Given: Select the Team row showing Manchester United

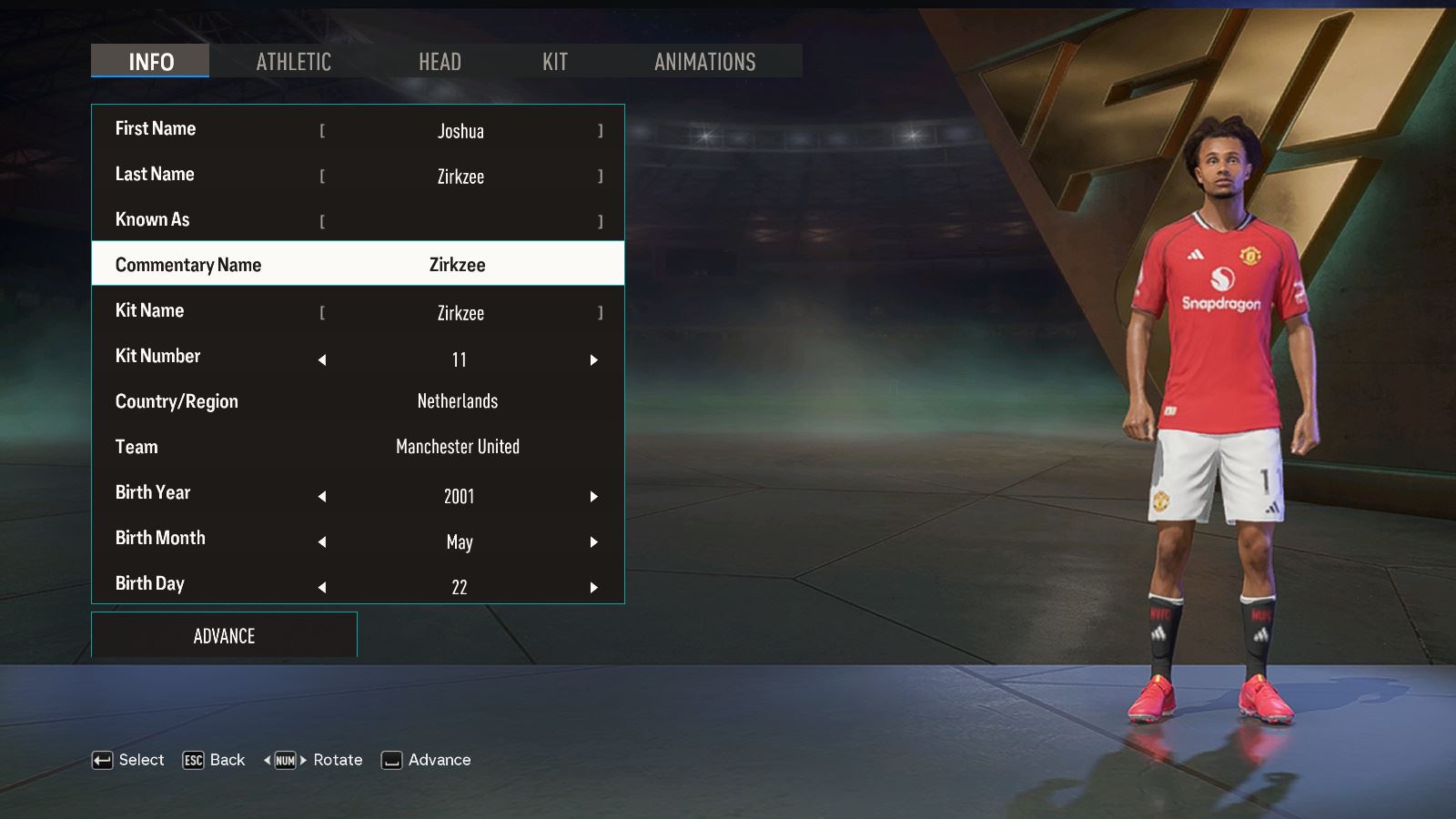Looking at the screenshot, I should [x=358, y=447].
